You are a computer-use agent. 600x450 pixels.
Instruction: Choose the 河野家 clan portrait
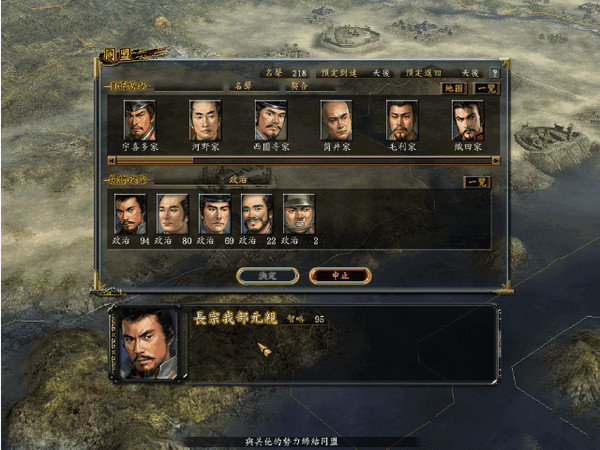[x=205, y=120]
